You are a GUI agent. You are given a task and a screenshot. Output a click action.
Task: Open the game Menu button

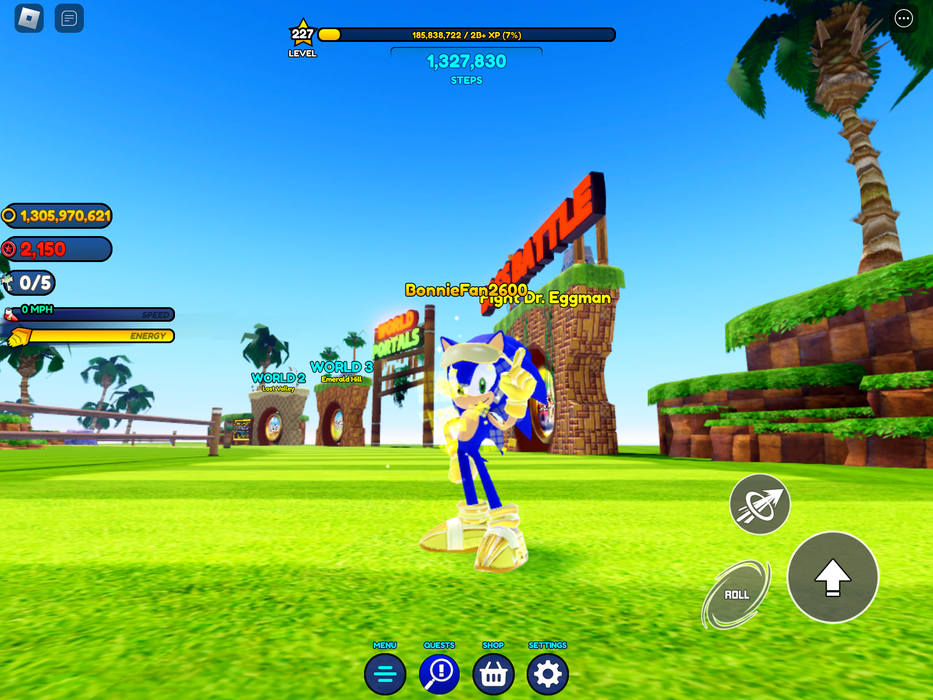385,674
